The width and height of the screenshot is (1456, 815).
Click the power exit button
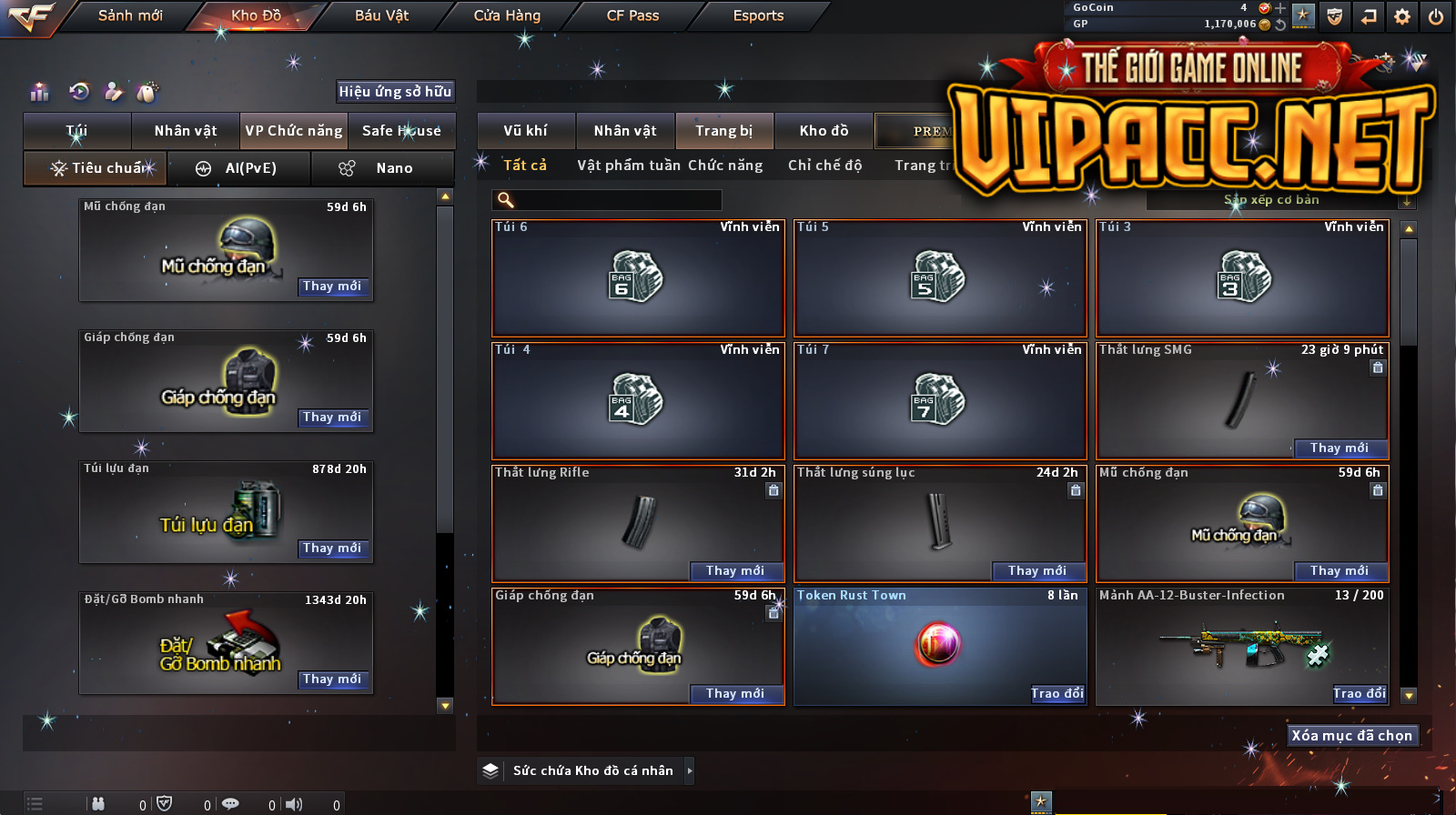pos(1436,16)
